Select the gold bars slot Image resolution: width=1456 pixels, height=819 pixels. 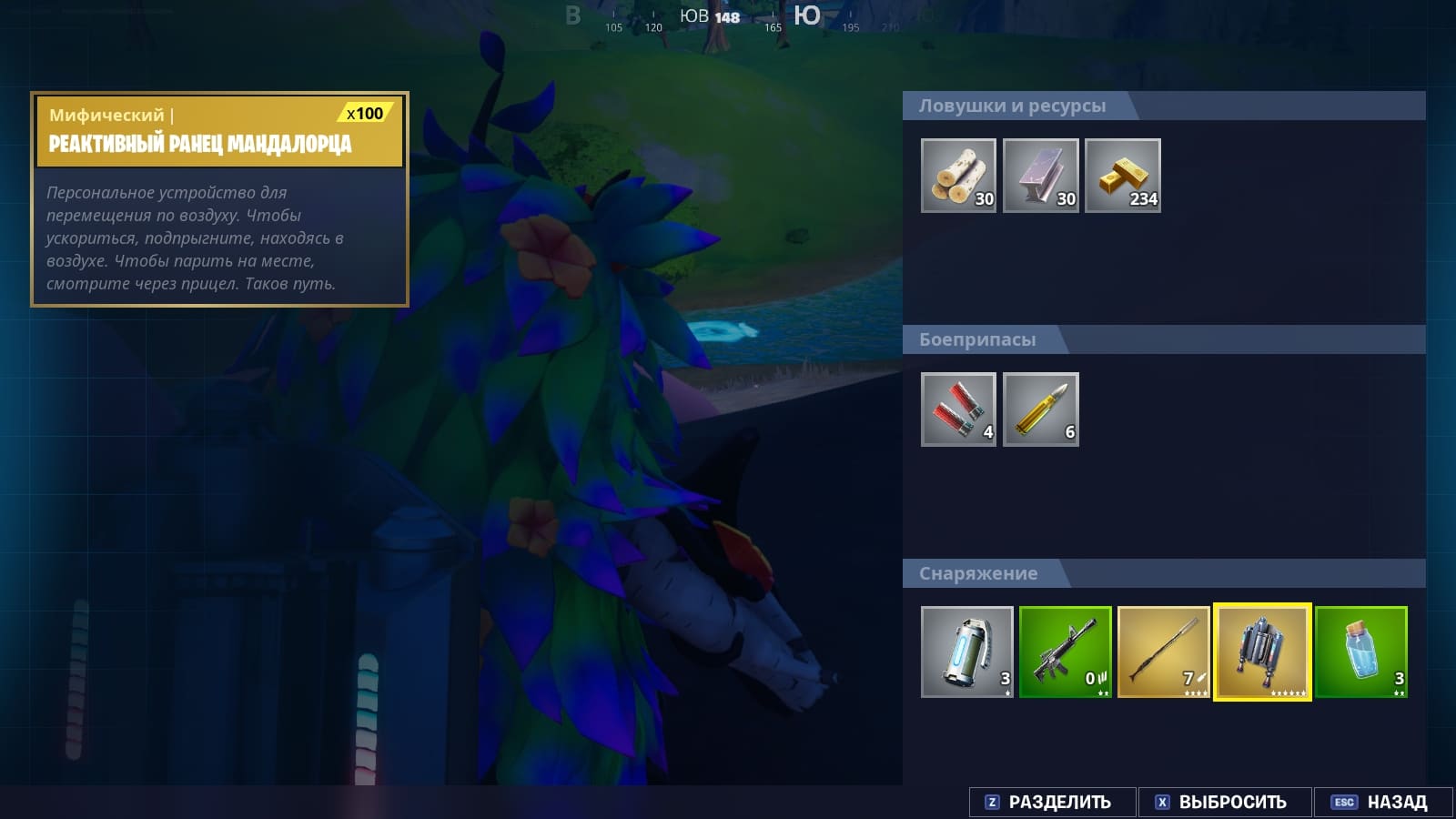click(1122, 176)
